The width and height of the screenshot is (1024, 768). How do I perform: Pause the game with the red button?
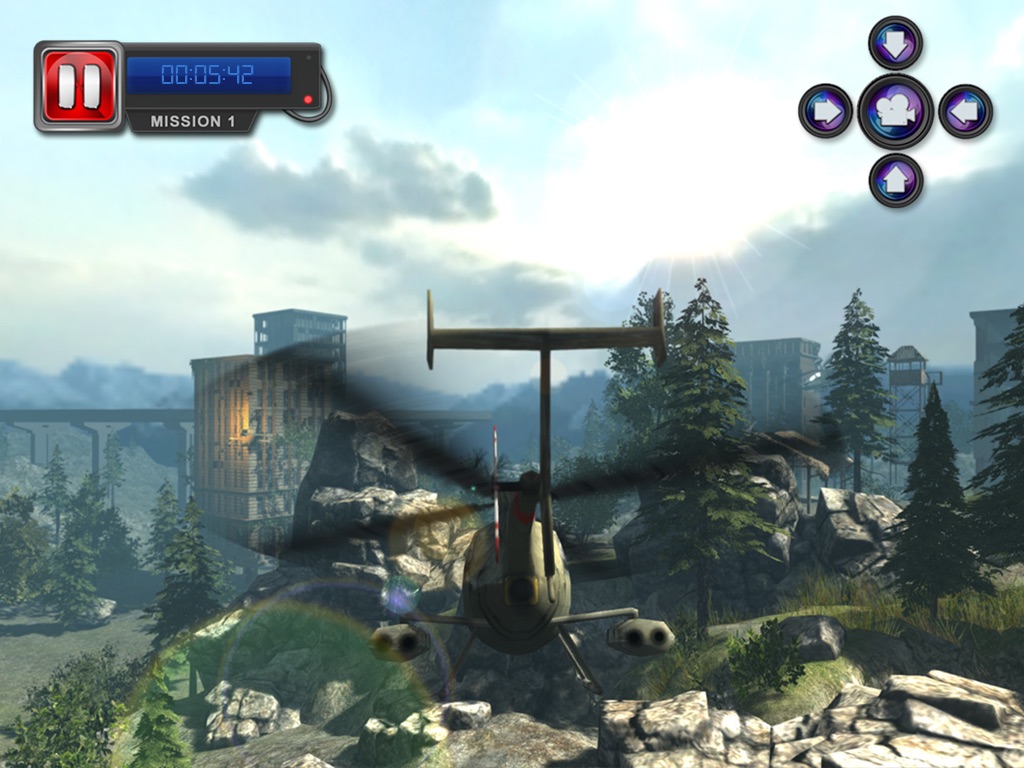pyautogui.click(x=78, y=86)
